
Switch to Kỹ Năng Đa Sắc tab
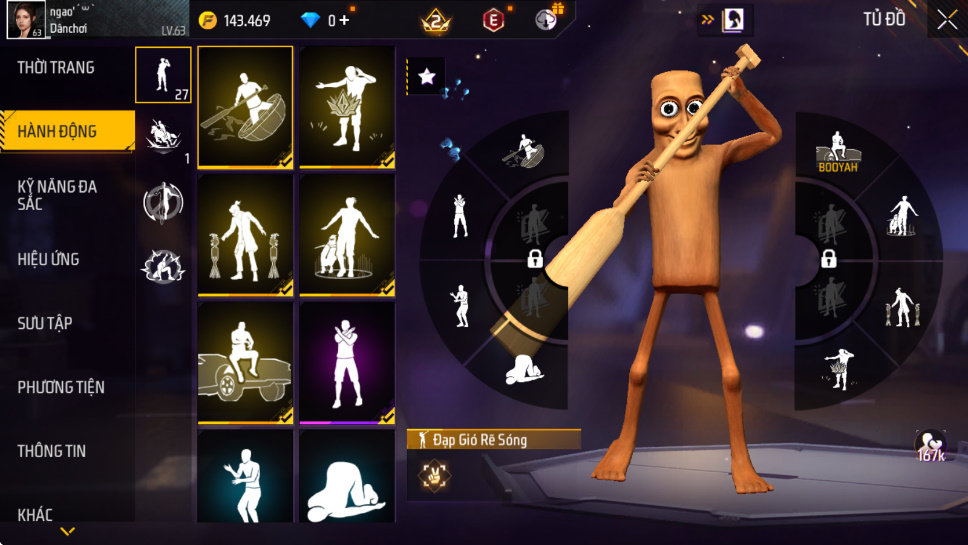58,195
